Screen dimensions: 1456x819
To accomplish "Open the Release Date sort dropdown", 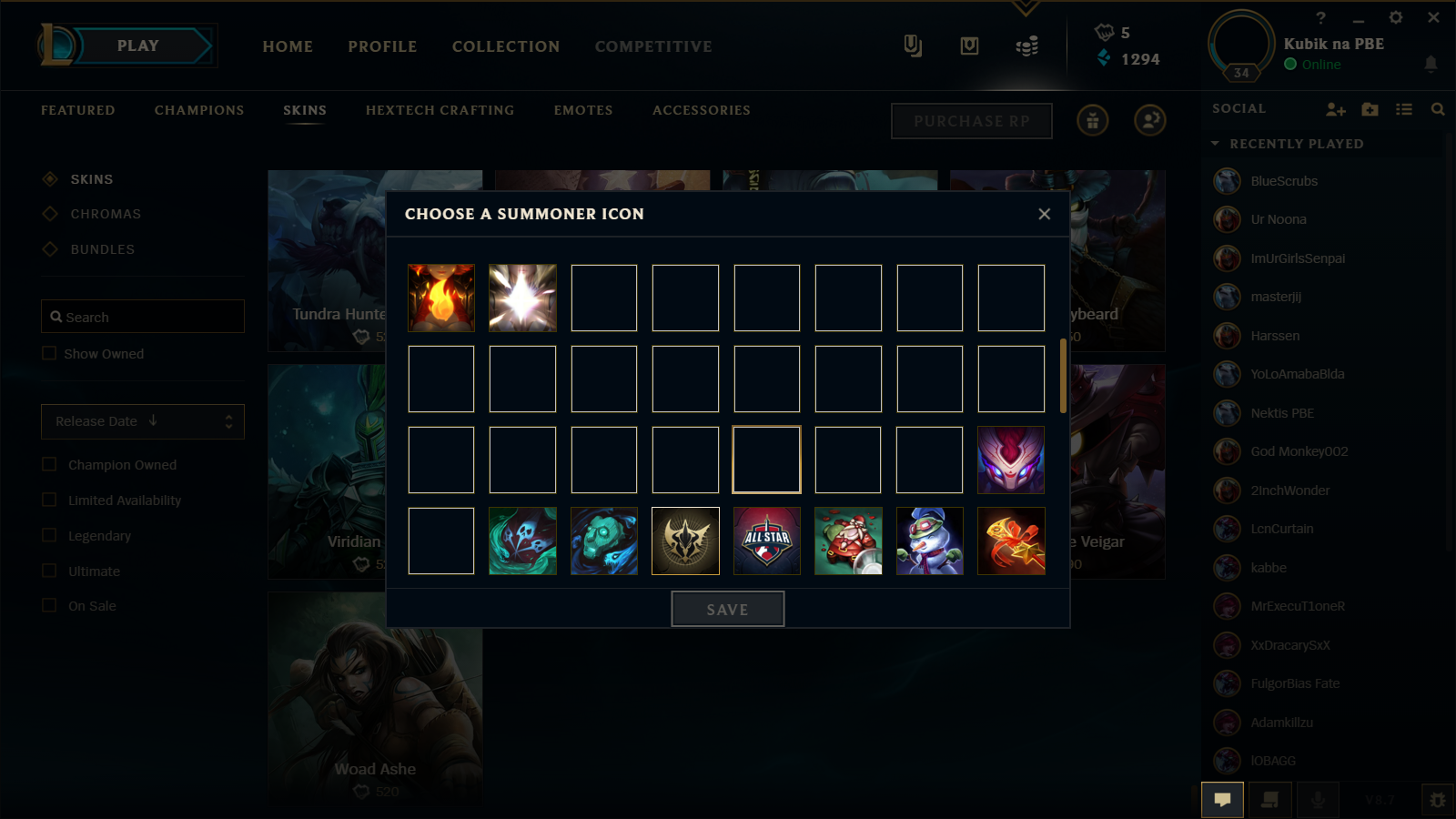I will 142,421.
